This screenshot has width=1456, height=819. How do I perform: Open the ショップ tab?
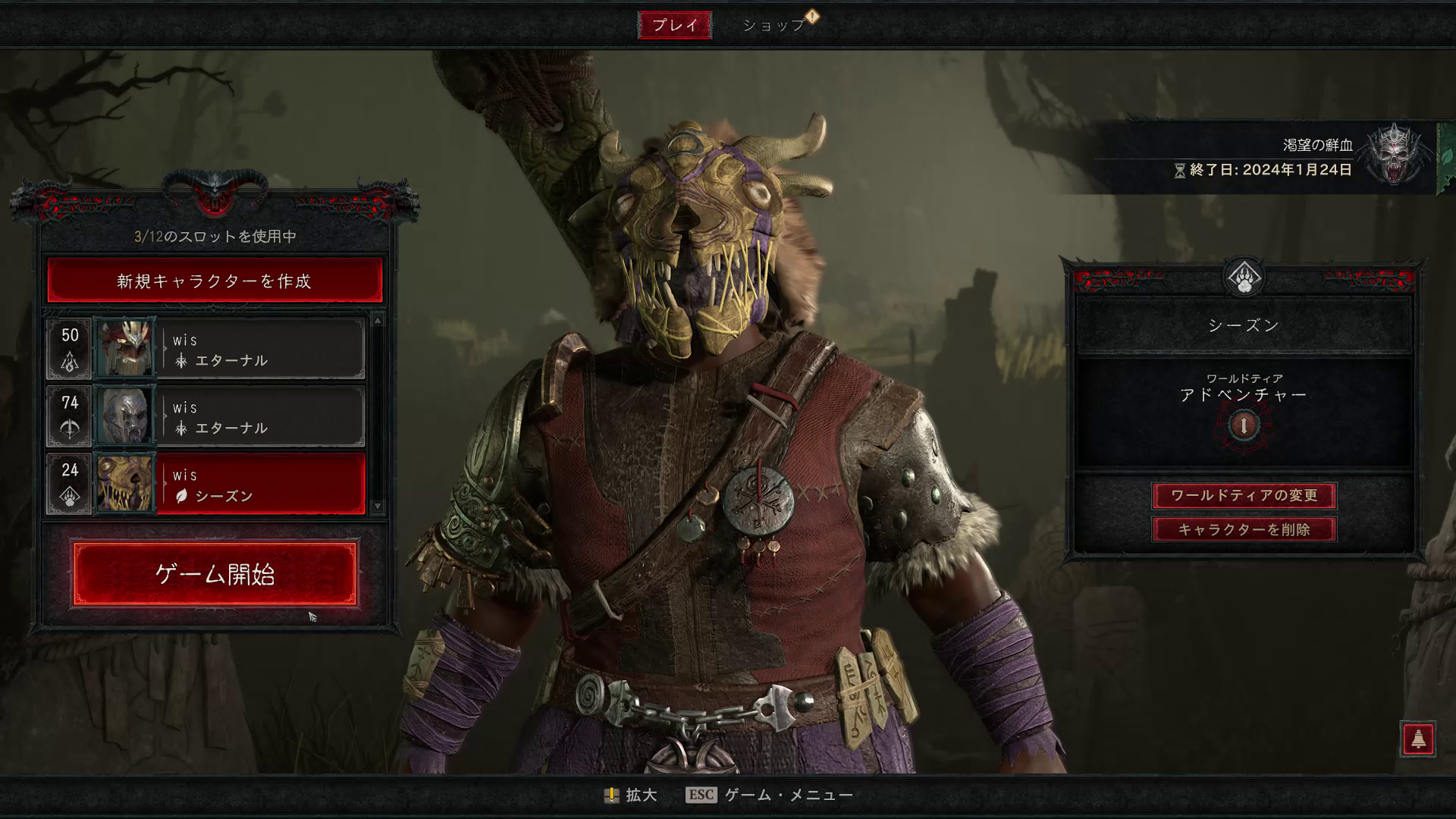[773, 25]
